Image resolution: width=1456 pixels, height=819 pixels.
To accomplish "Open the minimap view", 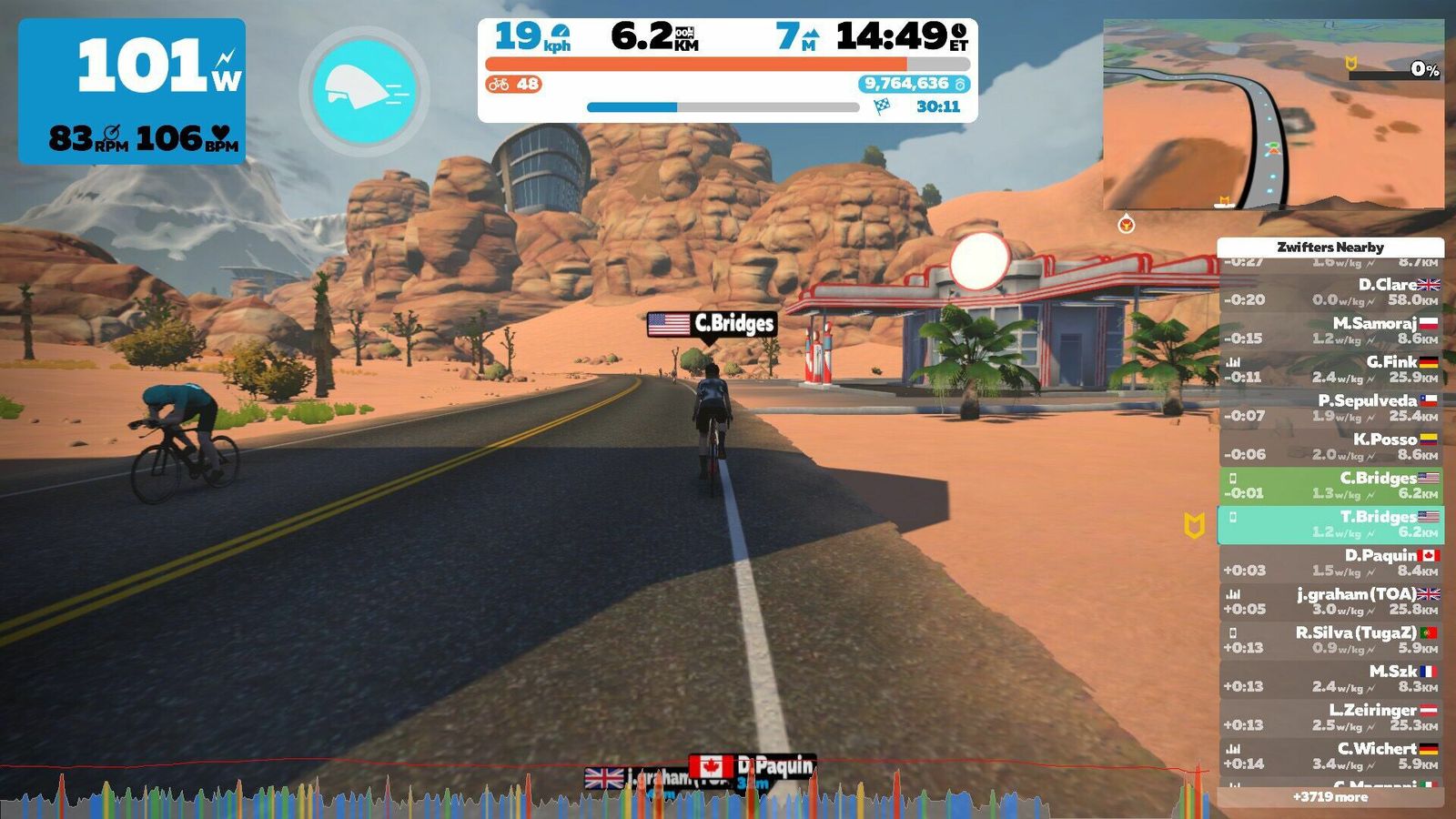I will 1273,115.
